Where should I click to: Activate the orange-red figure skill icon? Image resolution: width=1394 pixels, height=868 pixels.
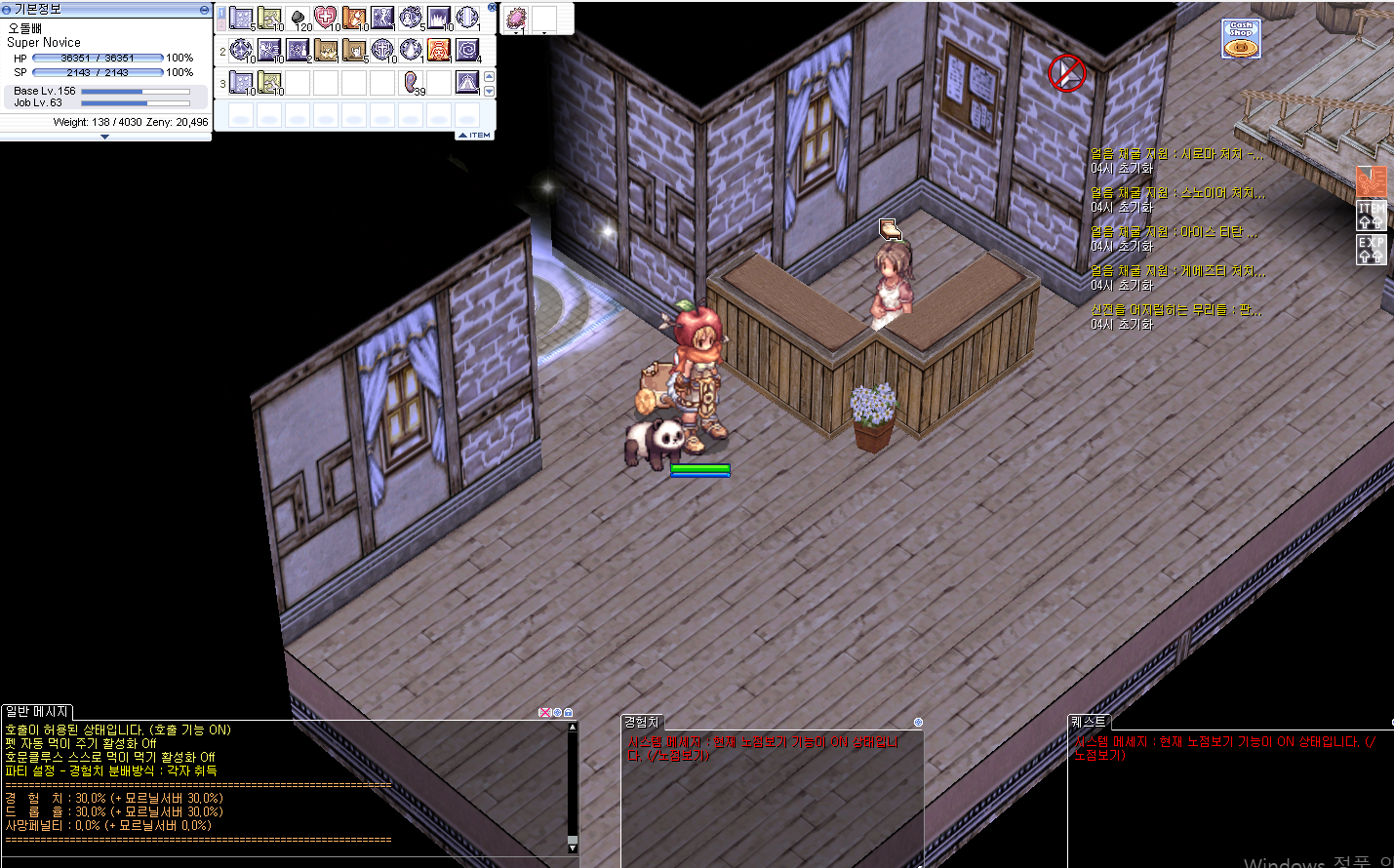click(439, 50)
